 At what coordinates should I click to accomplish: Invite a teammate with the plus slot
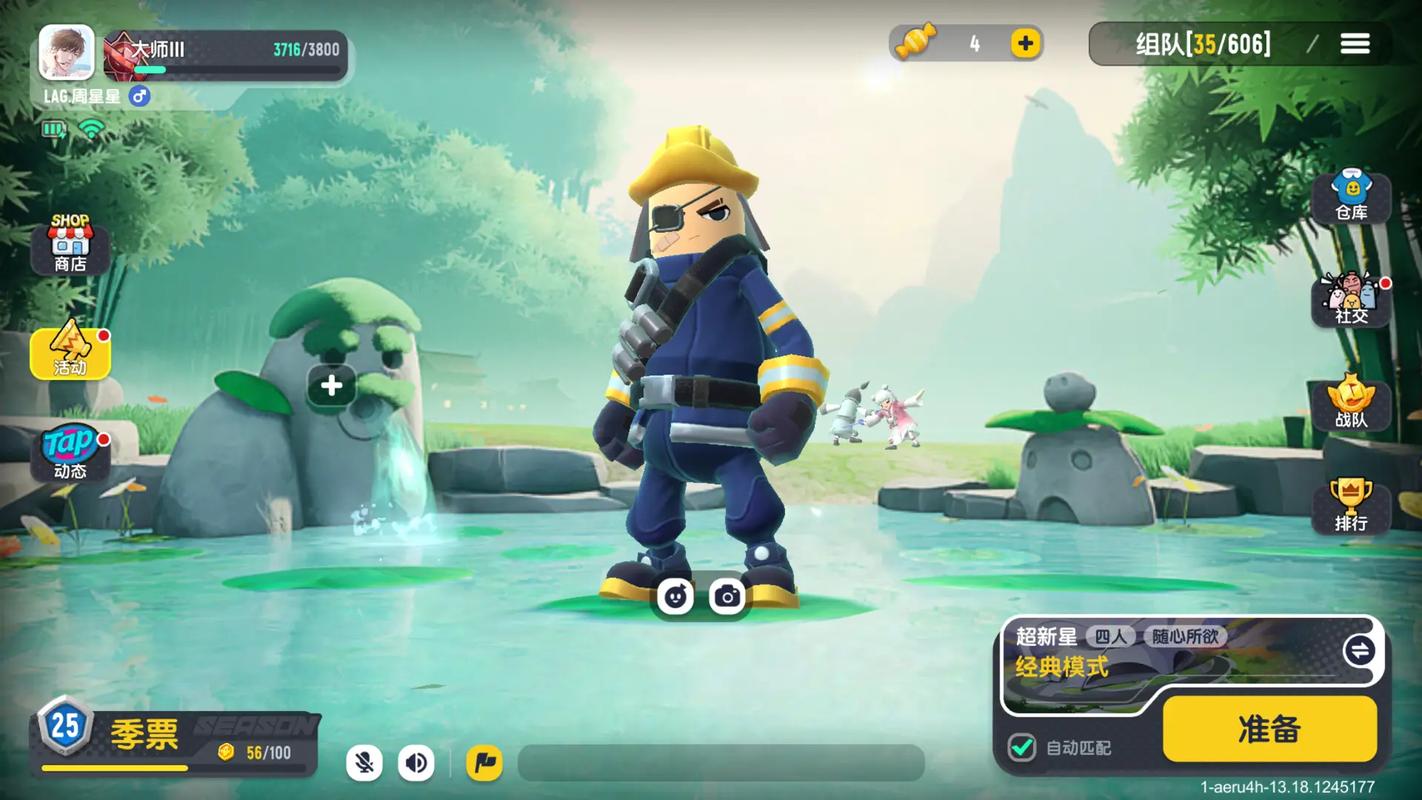coord(331,385)
